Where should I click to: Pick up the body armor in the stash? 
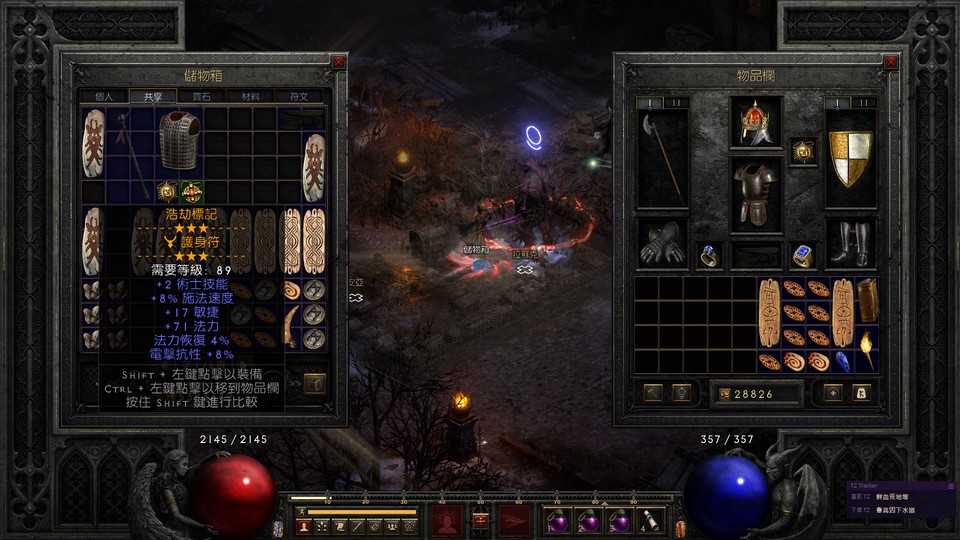[180, 140]
